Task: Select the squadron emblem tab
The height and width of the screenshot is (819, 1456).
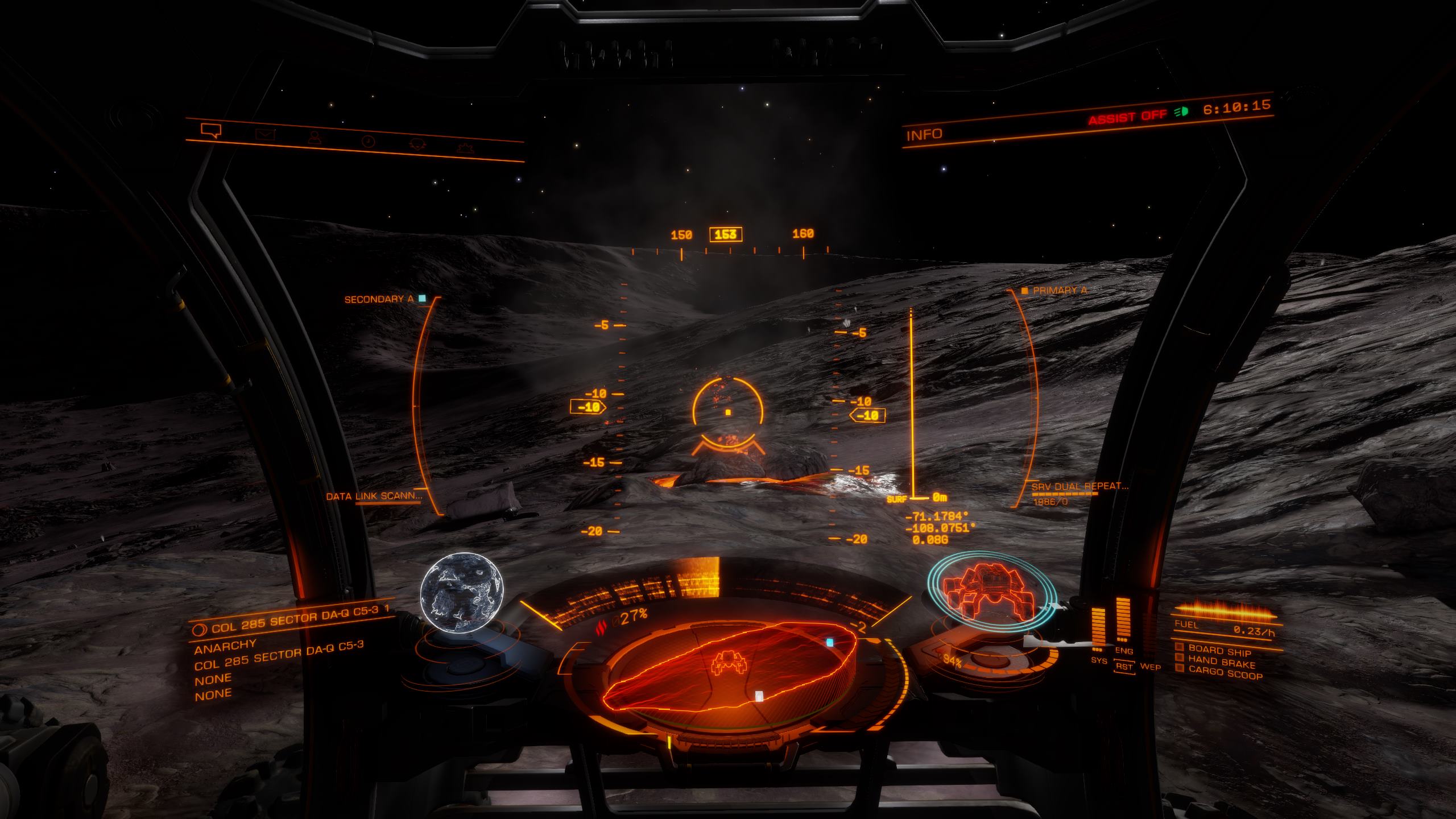Action: point(418,144)
